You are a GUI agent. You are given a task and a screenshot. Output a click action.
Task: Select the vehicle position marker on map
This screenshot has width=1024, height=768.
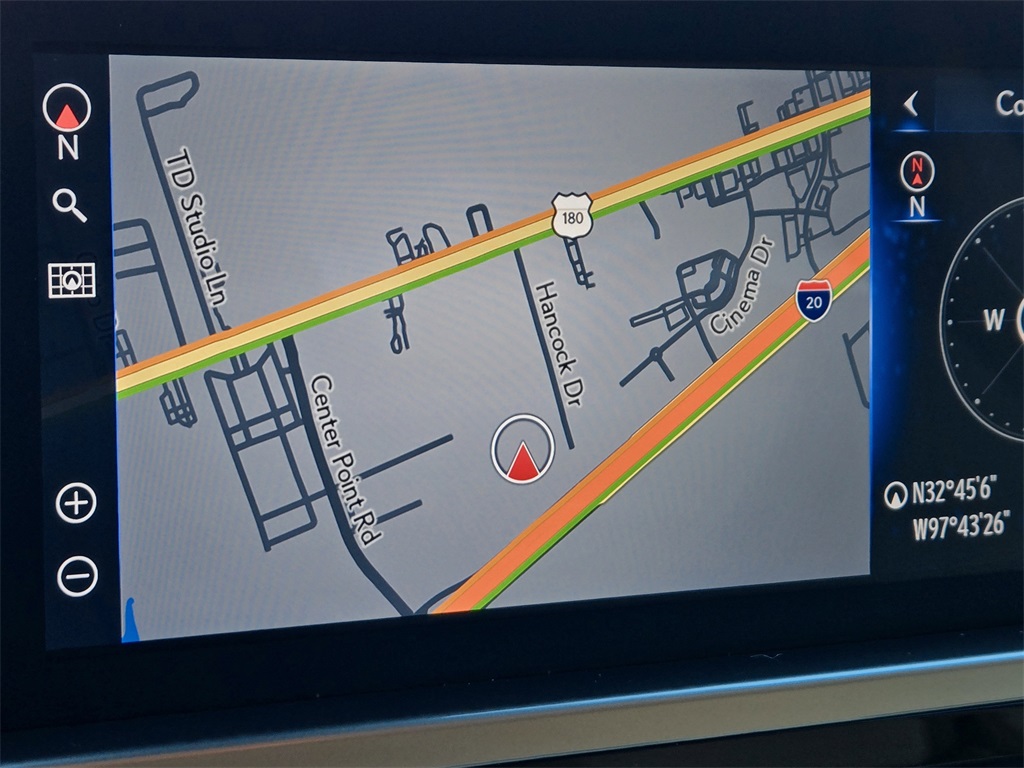point(522,449)
